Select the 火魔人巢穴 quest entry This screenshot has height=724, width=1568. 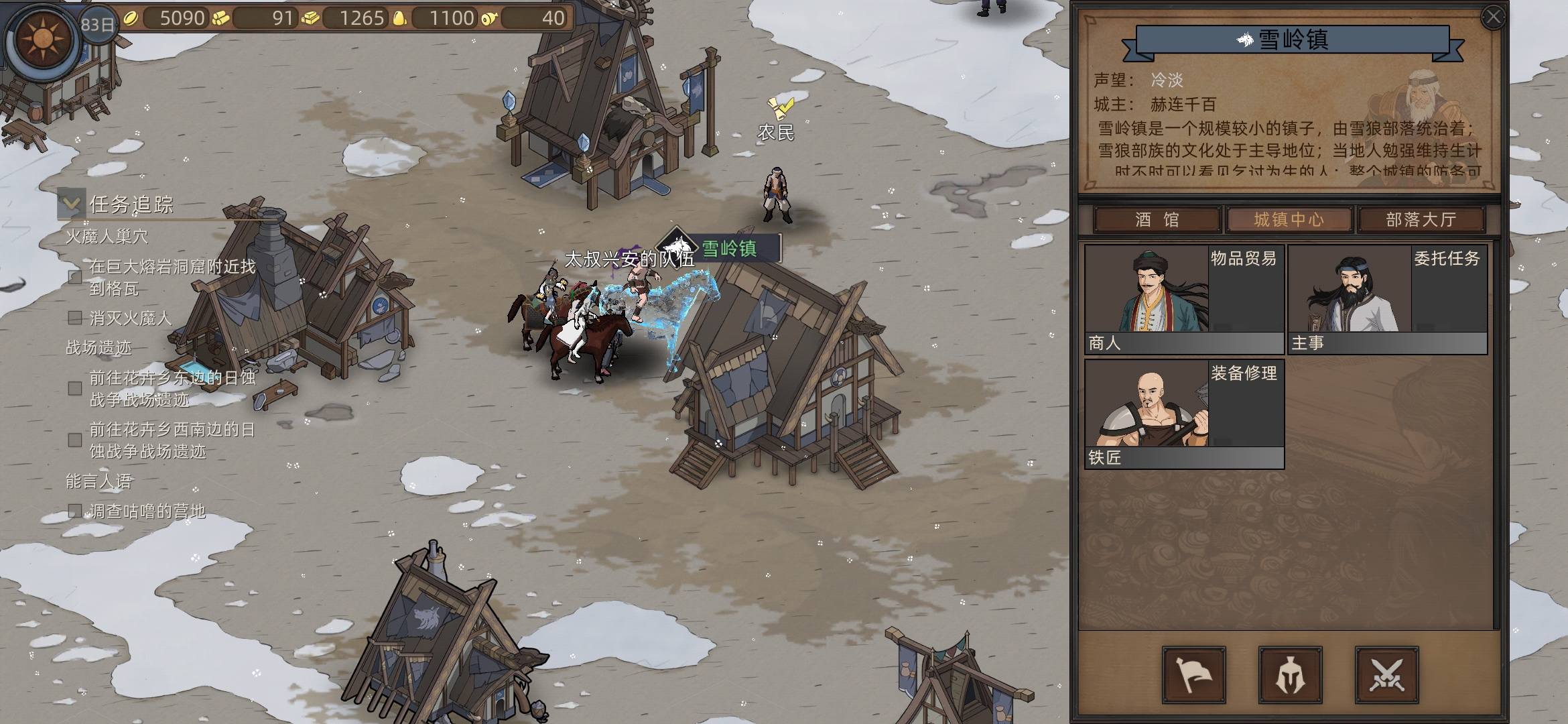pos(107,237)
